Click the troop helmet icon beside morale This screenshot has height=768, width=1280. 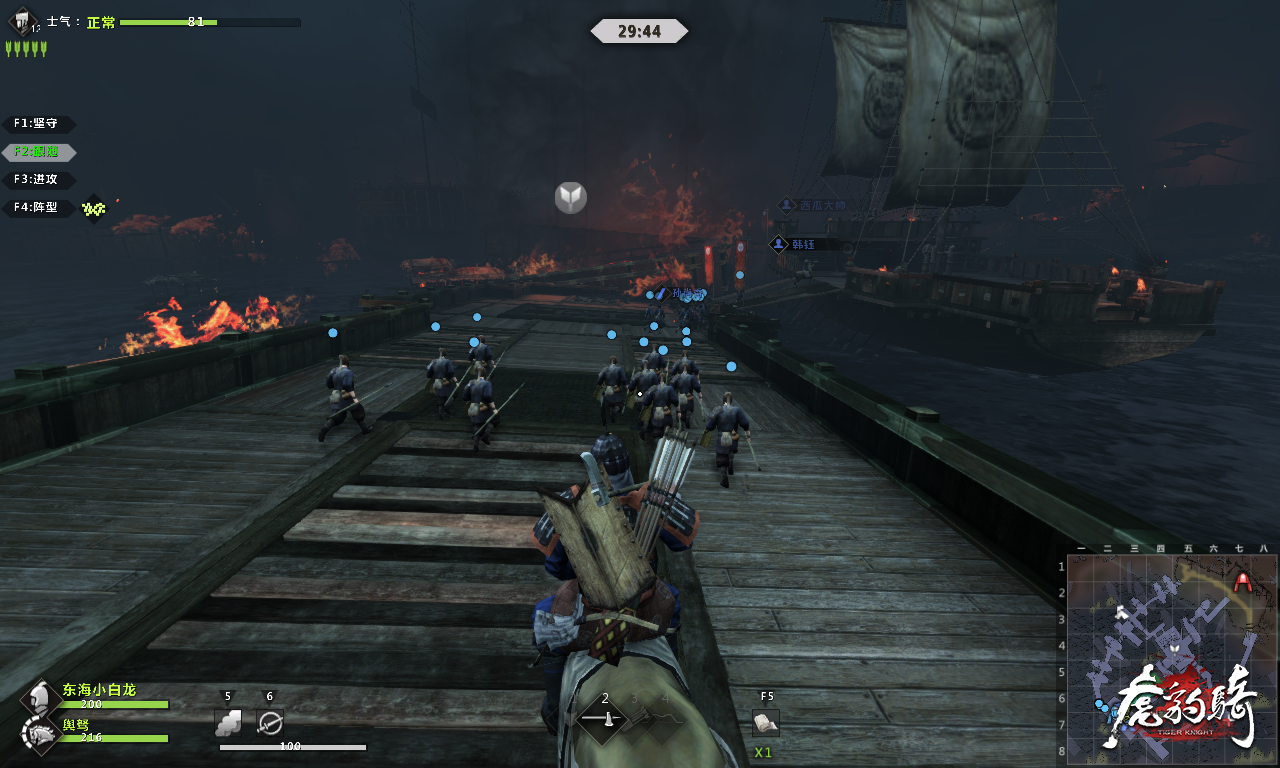pos(22,22)
